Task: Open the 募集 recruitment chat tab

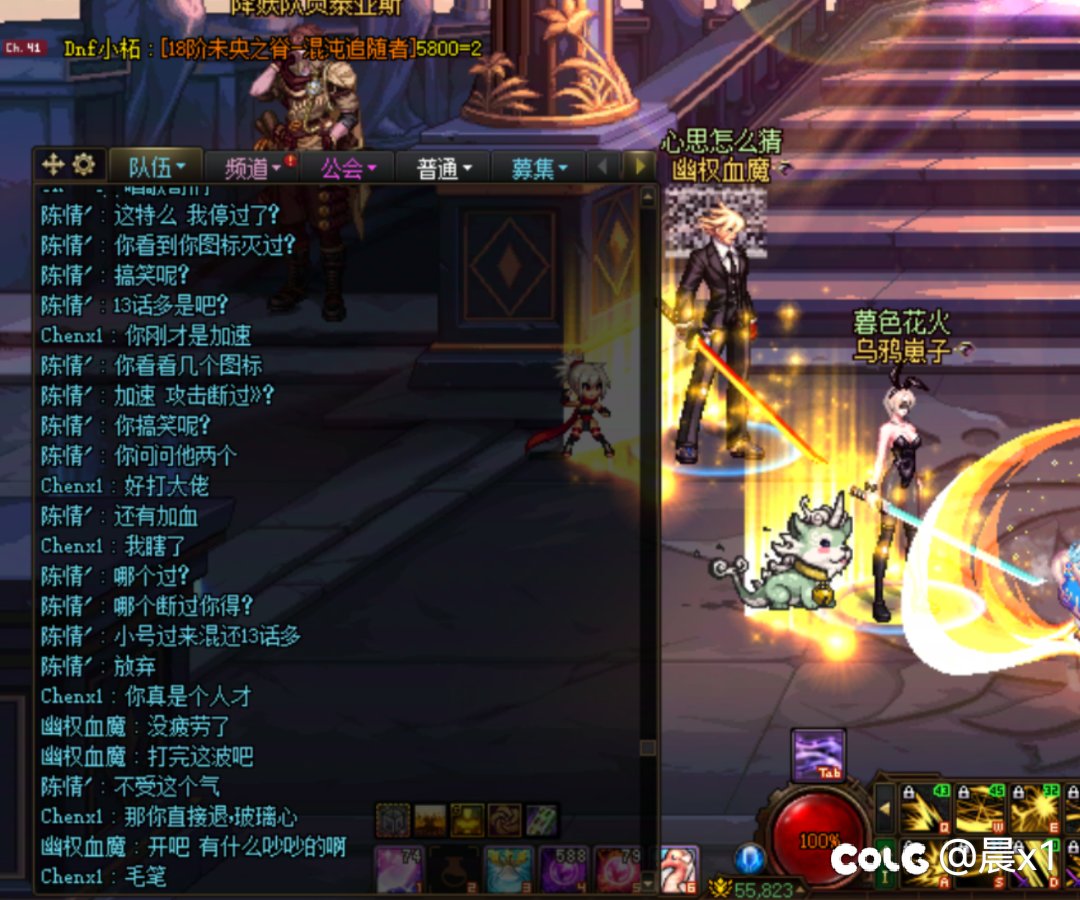Action: (x=538, y=168)
